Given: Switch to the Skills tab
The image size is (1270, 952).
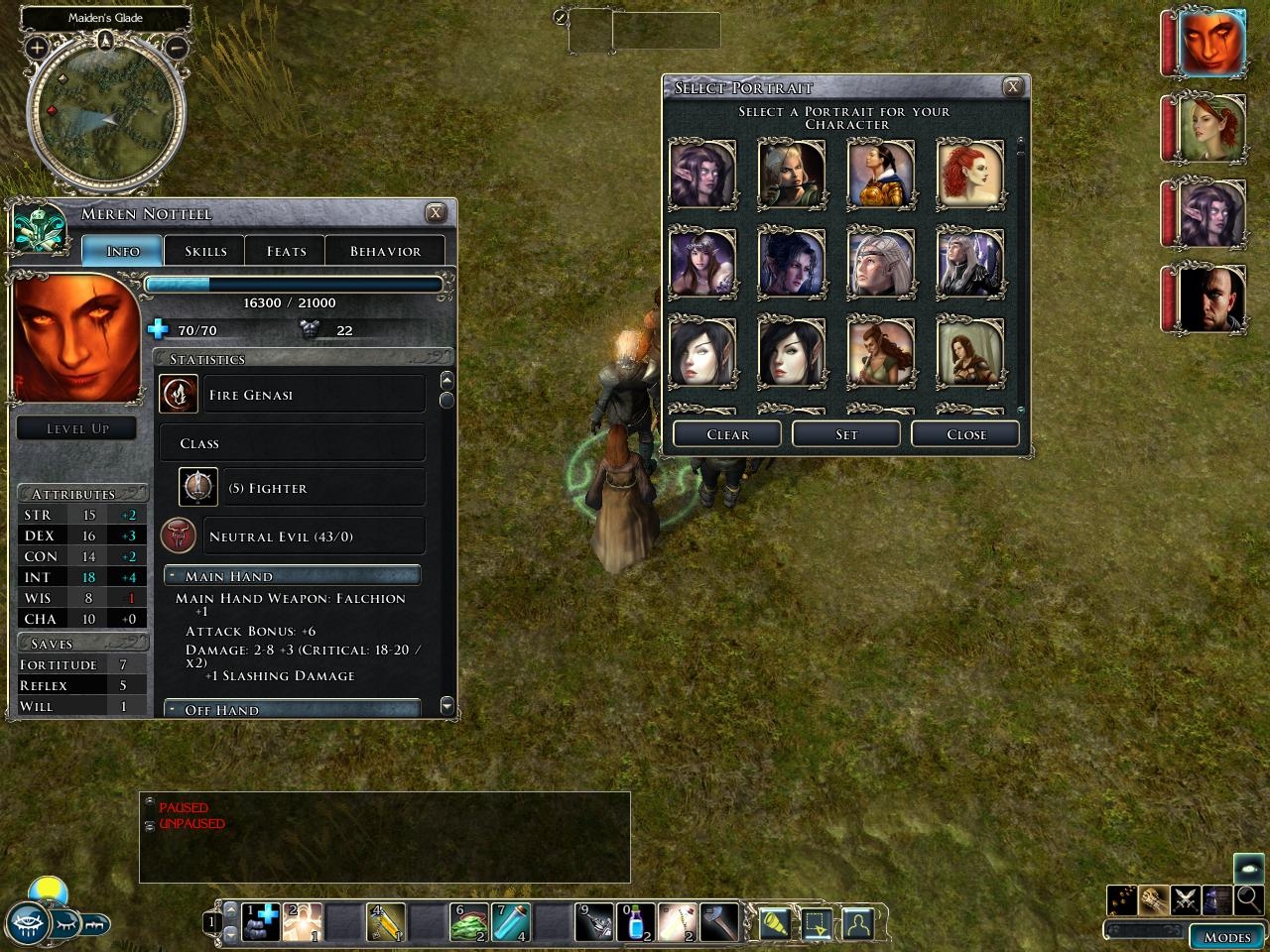Looking at the screenshot, I should click(205, 251).
